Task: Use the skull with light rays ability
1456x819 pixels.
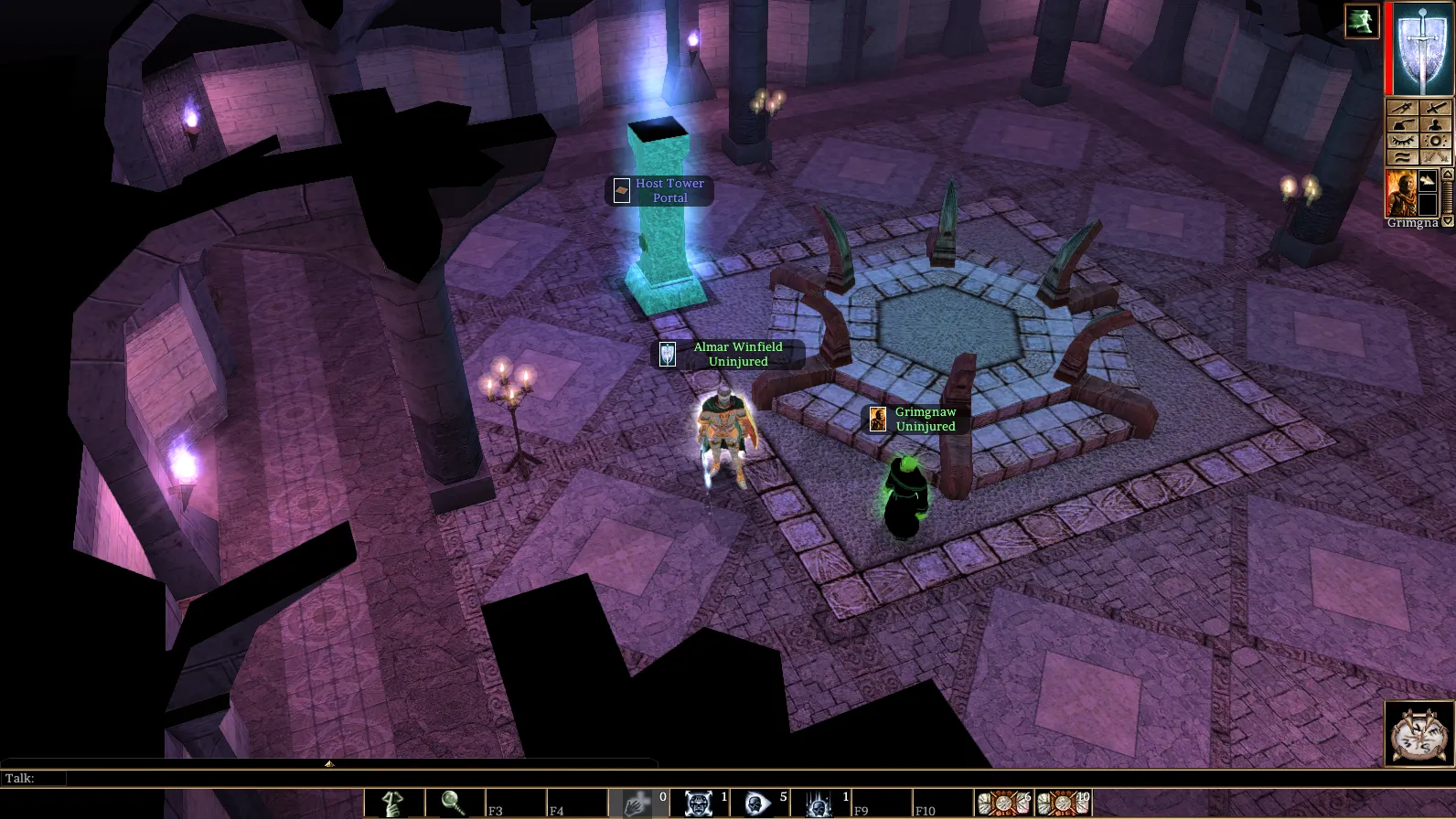Action: pyautogui.click(x=819, y=803)
